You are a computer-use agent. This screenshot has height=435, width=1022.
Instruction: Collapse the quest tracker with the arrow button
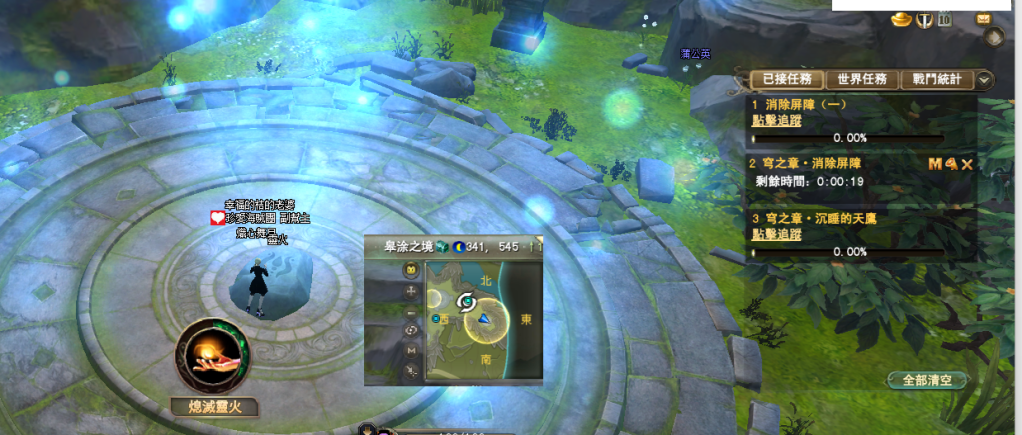point(985,80)
